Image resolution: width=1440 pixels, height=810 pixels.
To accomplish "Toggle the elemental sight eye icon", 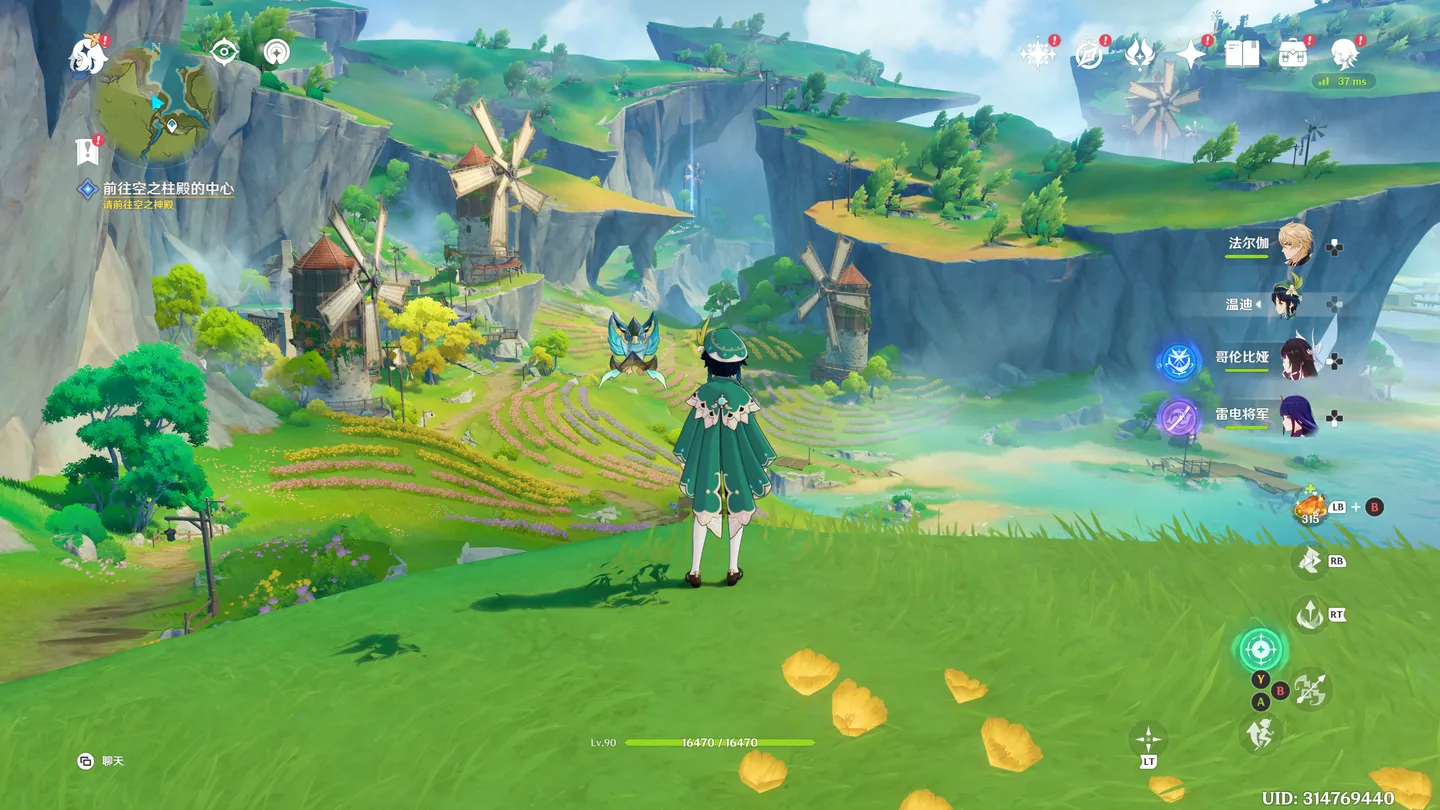I will pos(224,51).
